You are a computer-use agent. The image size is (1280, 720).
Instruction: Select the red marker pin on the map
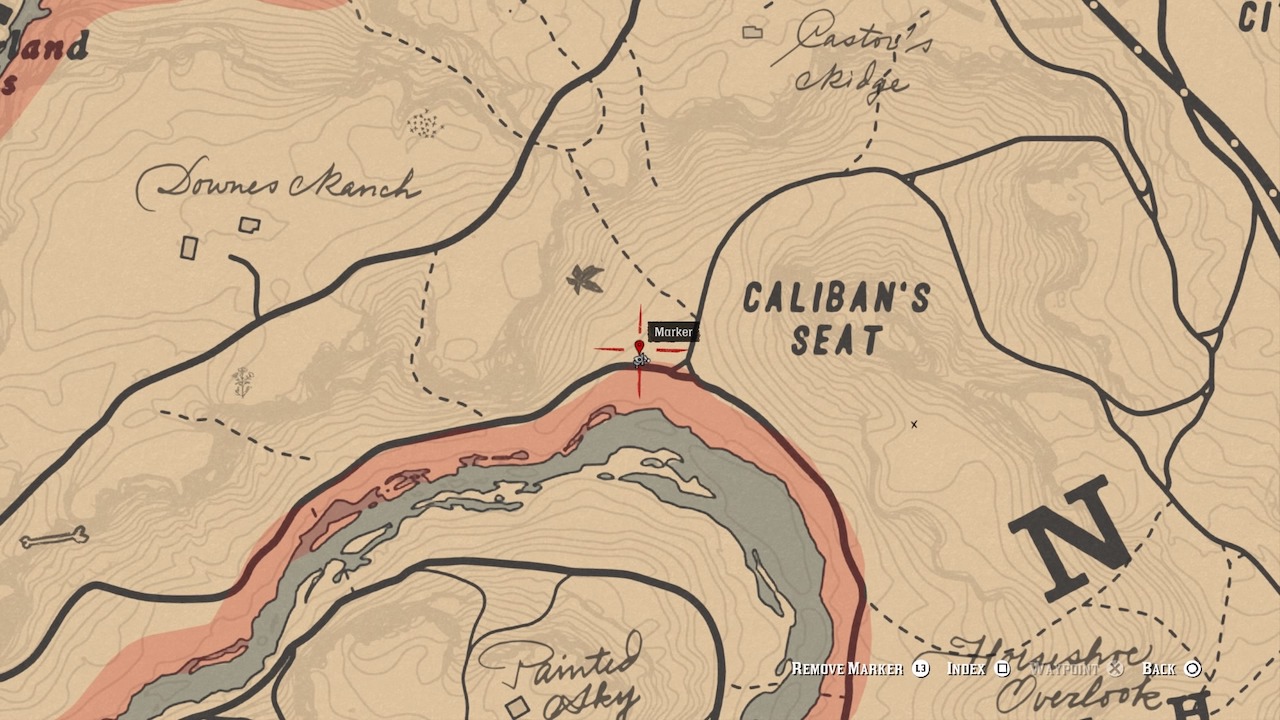639,348
